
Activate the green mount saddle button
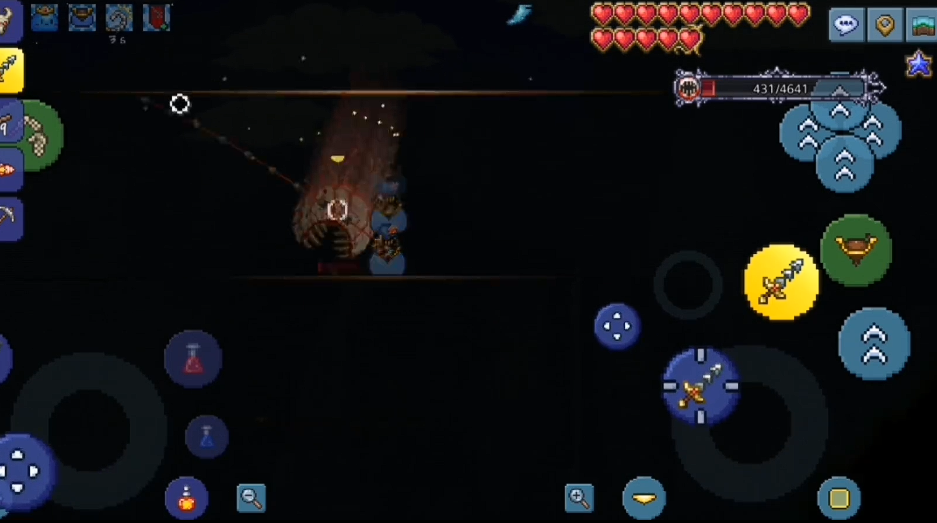click(x=856, y=250)
